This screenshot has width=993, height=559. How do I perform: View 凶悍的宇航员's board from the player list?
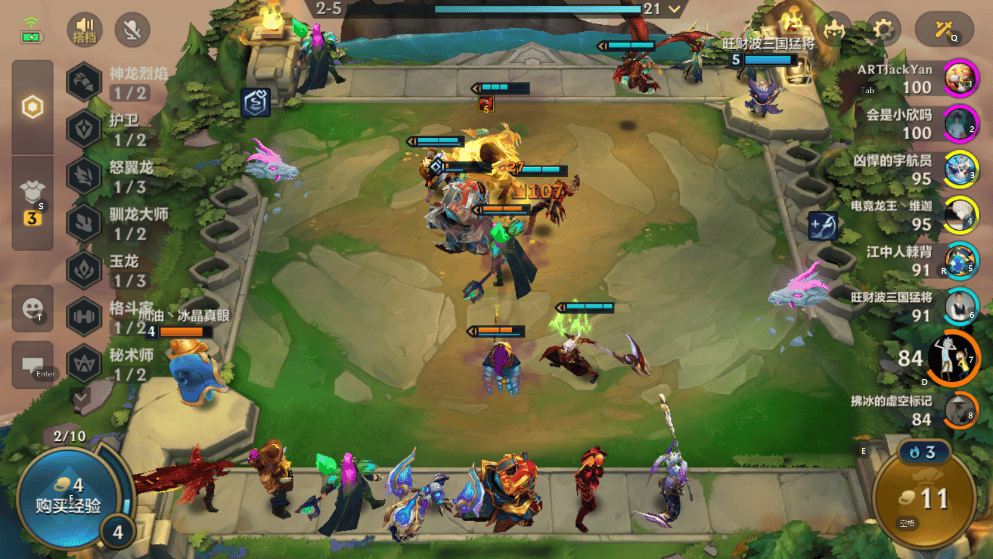(x=960, y=169)
